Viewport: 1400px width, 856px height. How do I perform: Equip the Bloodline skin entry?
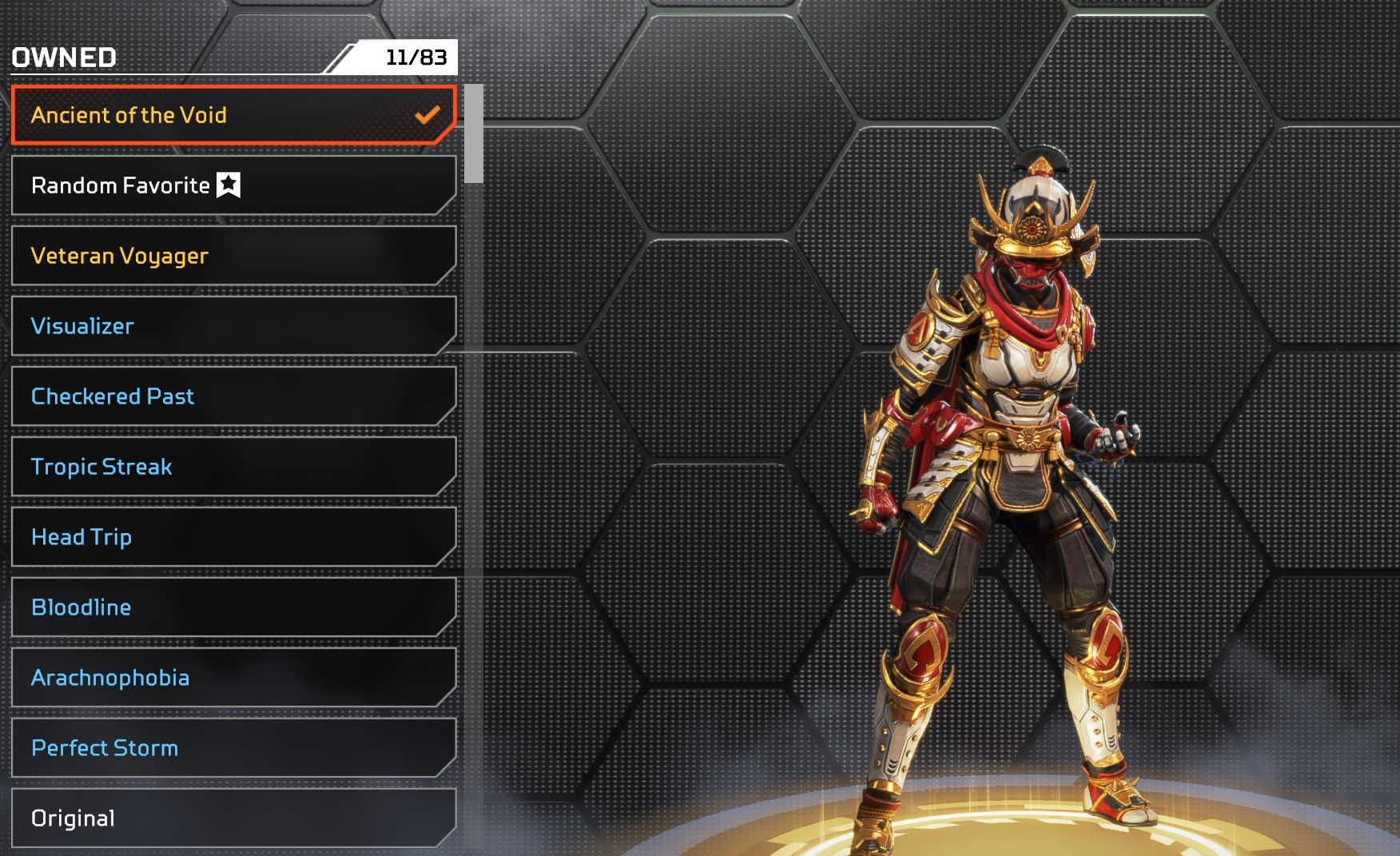[x=232, y=607]
